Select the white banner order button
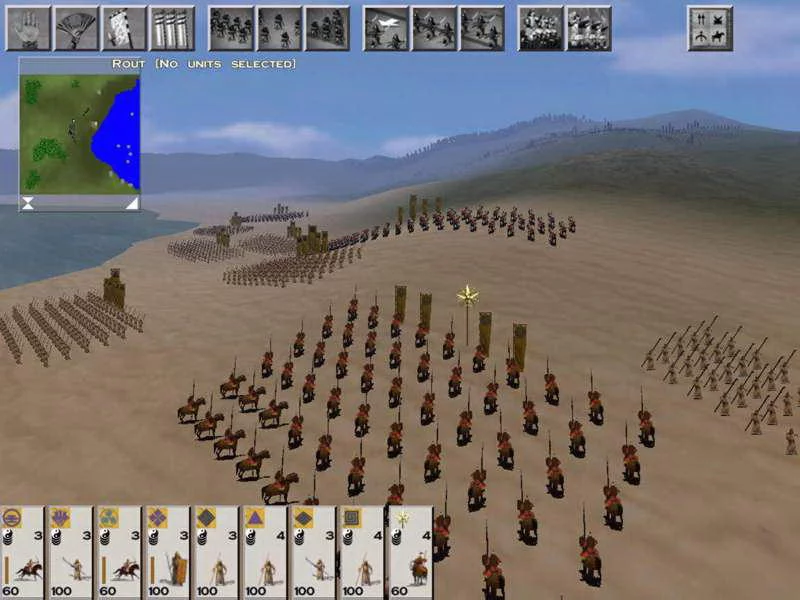The image size is (800, 600). tap(124, 28)
